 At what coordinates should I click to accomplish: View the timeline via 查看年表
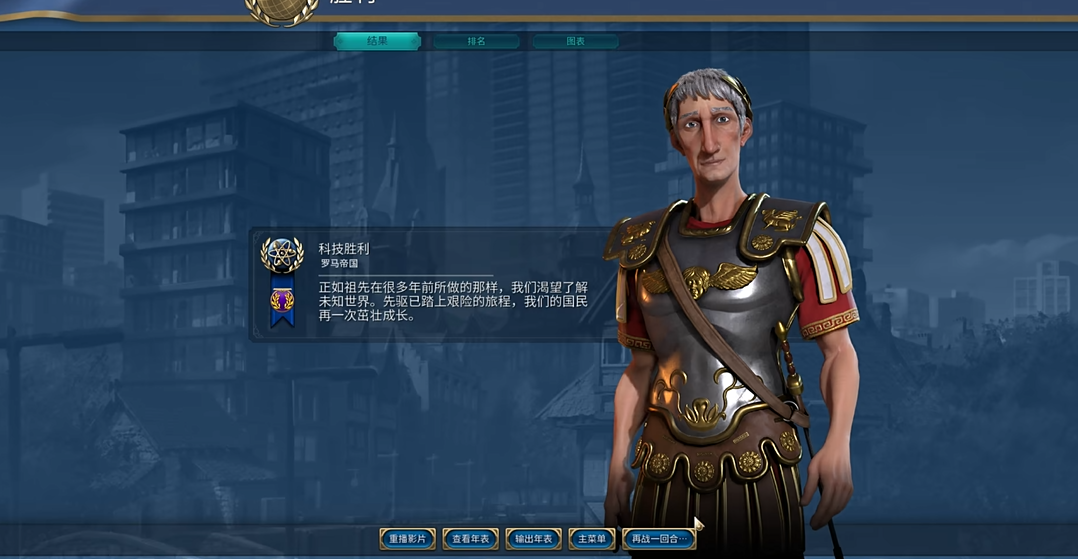coord(470,539)
